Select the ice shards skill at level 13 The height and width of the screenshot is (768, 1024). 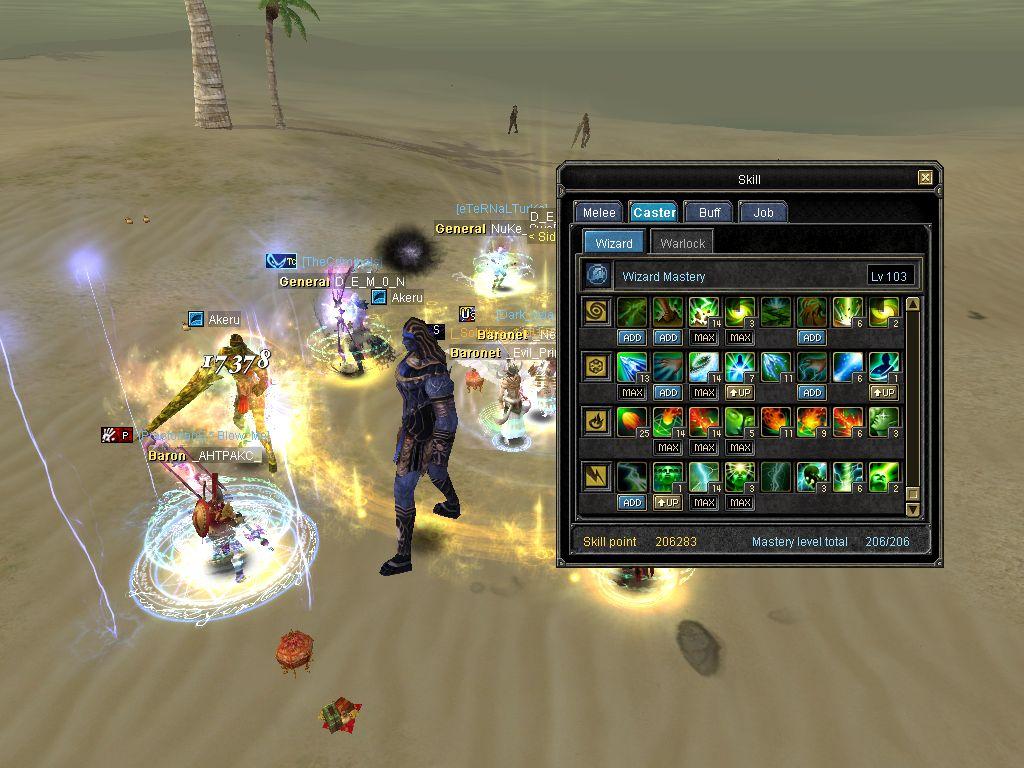[632, 366]
